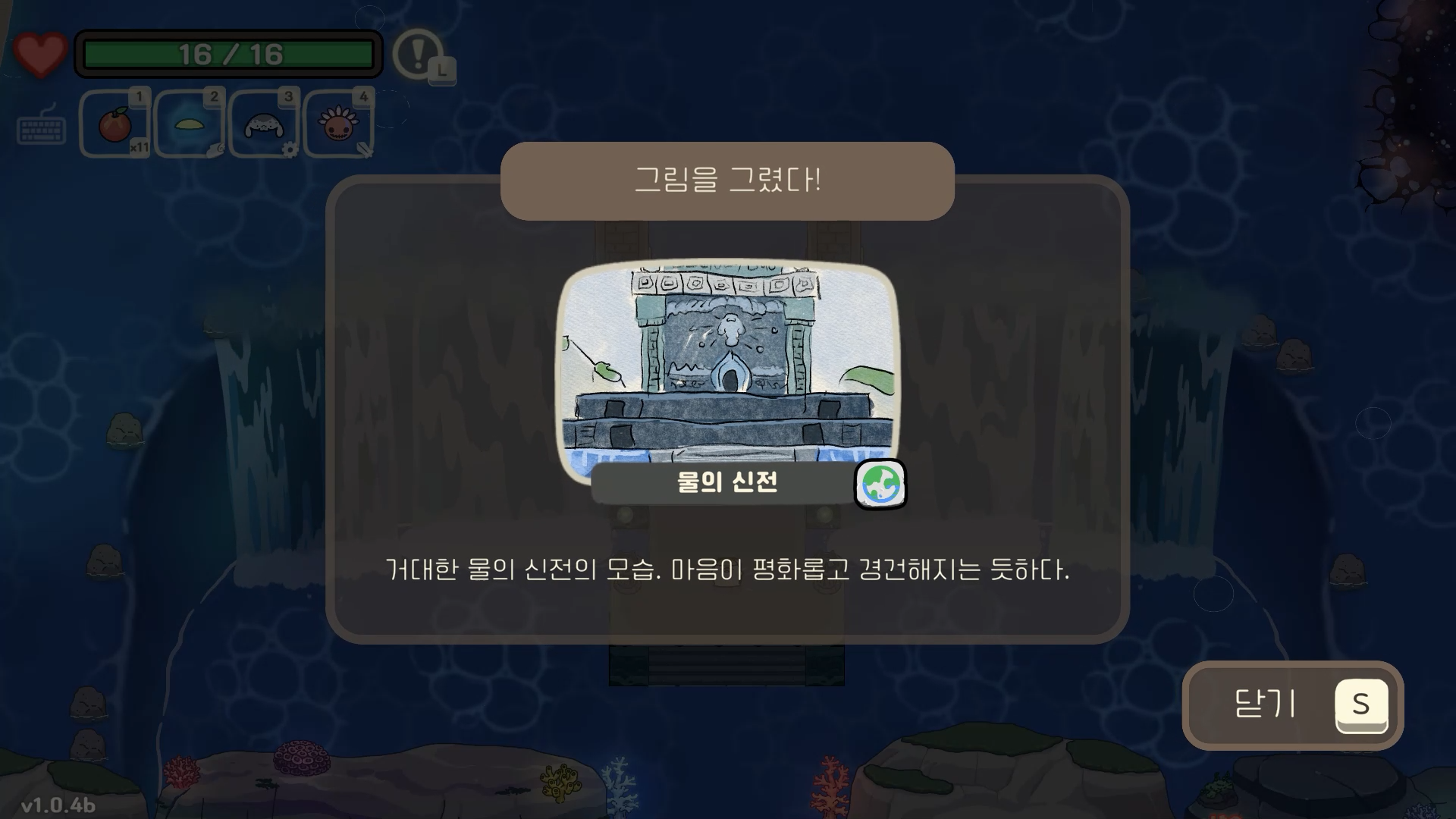Click the x11 apple count badge

[139, 149]
